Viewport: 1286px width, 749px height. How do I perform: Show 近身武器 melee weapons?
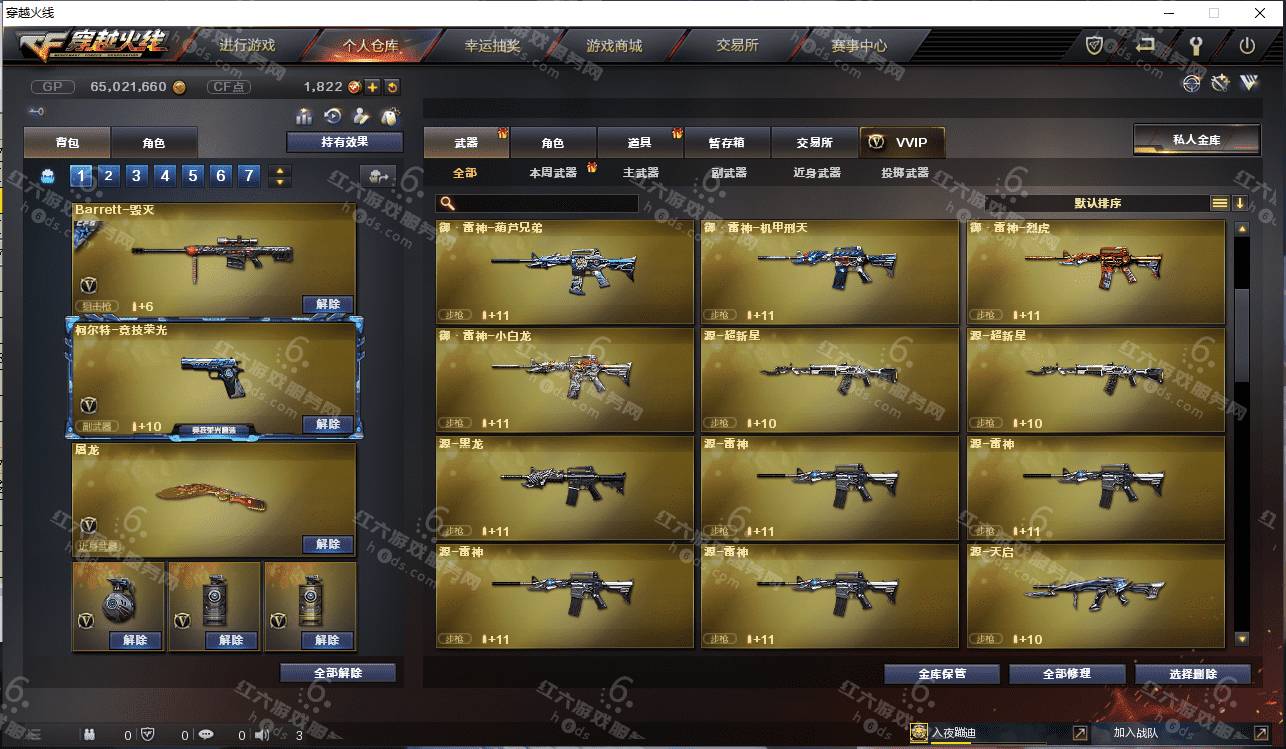point(816,173)
